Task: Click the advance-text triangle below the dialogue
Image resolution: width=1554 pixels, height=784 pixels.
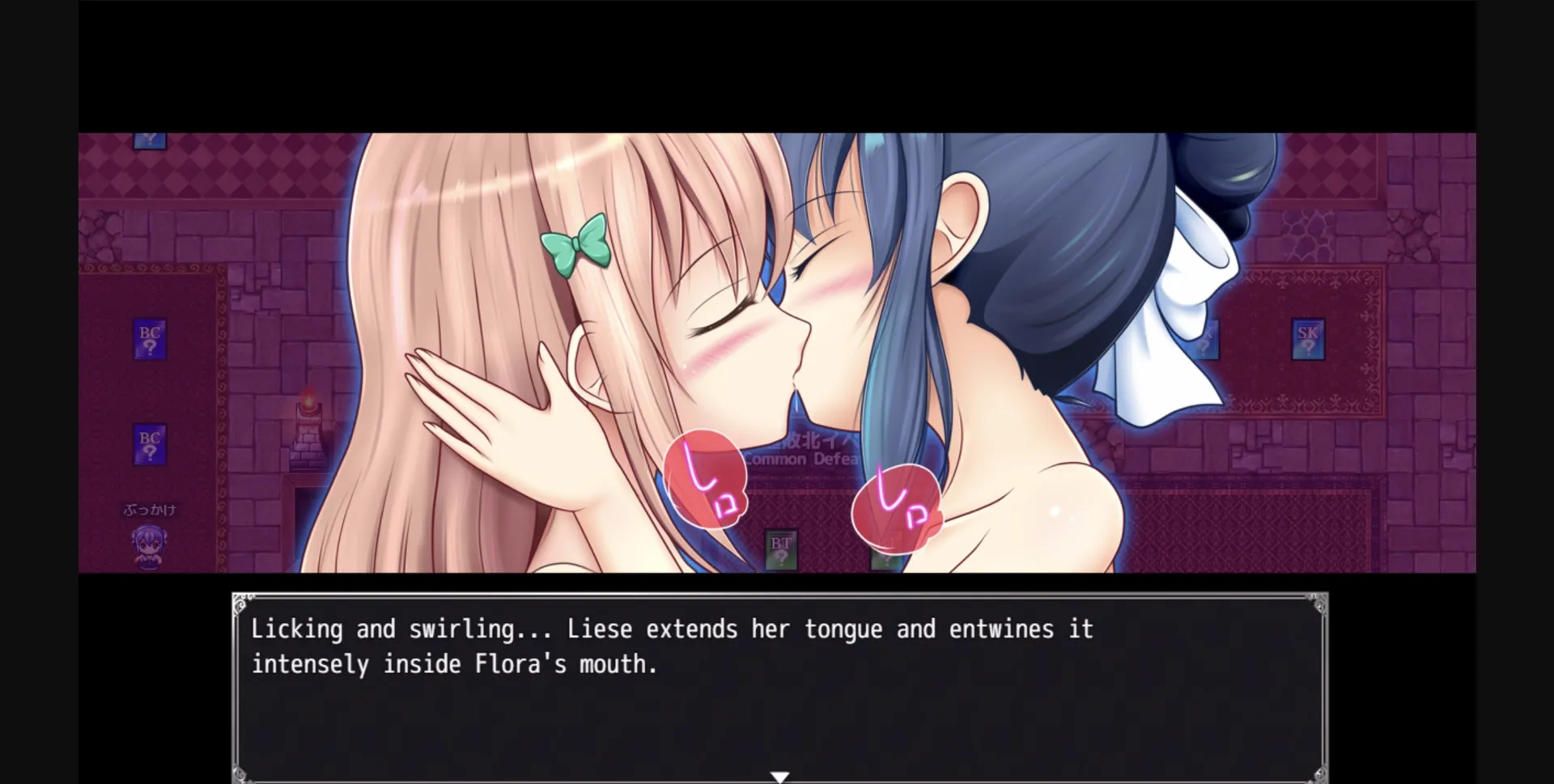Action: [x=779, y=774]
